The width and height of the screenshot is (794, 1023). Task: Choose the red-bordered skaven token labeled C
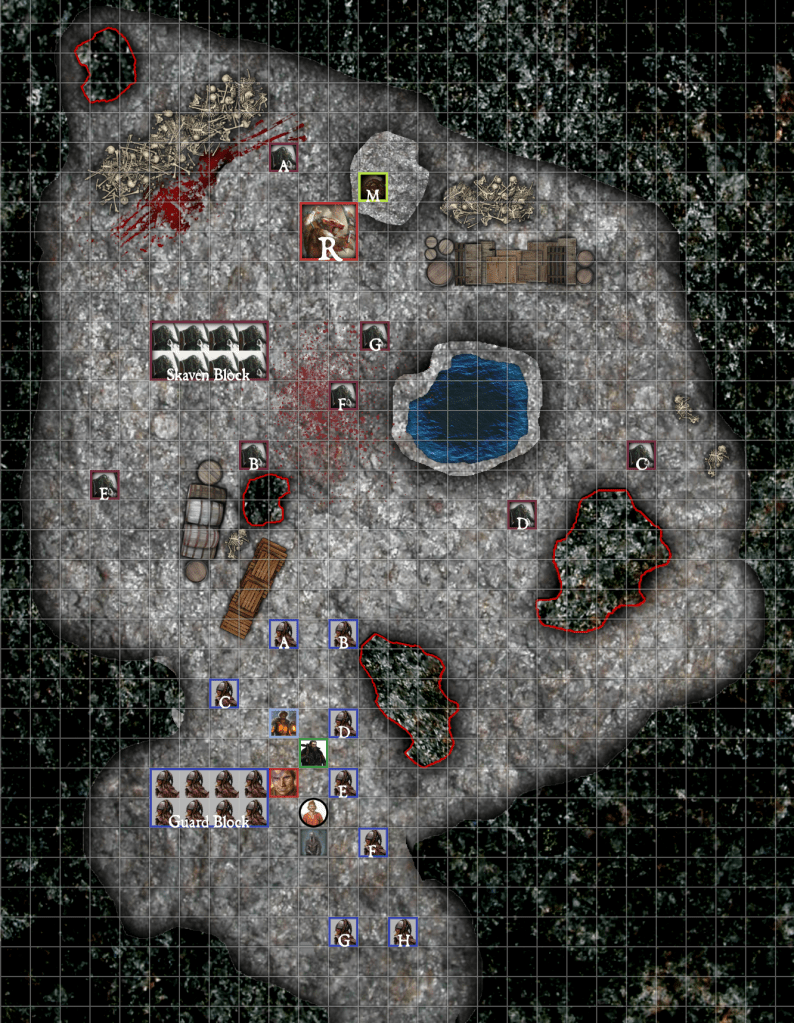641,456
